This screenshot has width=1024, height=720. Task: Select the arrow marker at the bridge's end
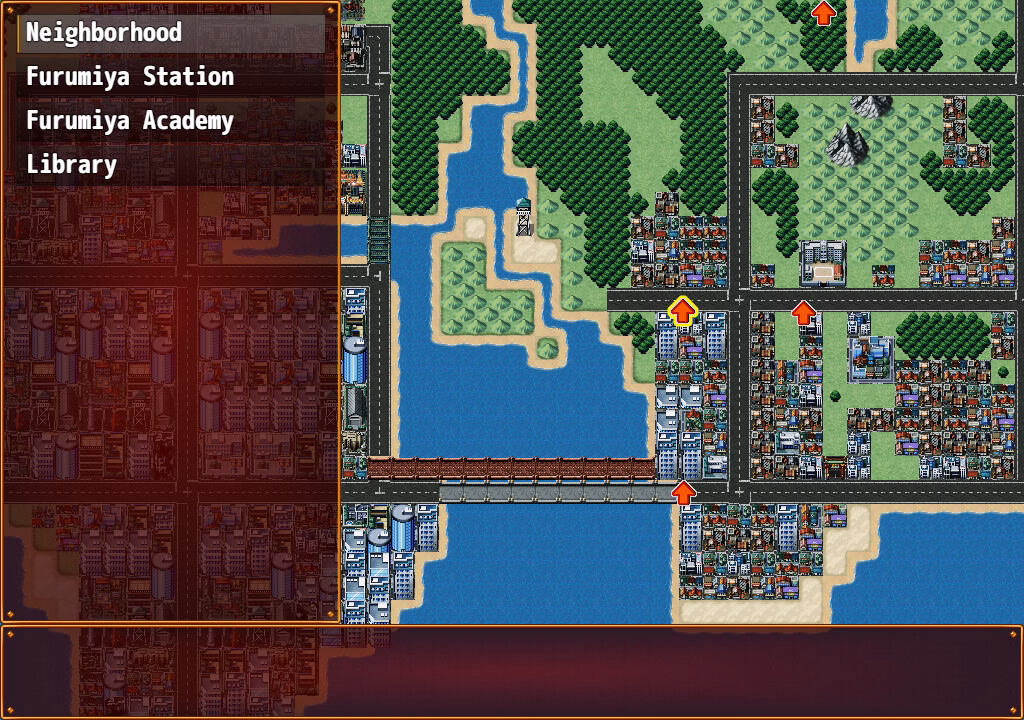click(x=683, y=492)
